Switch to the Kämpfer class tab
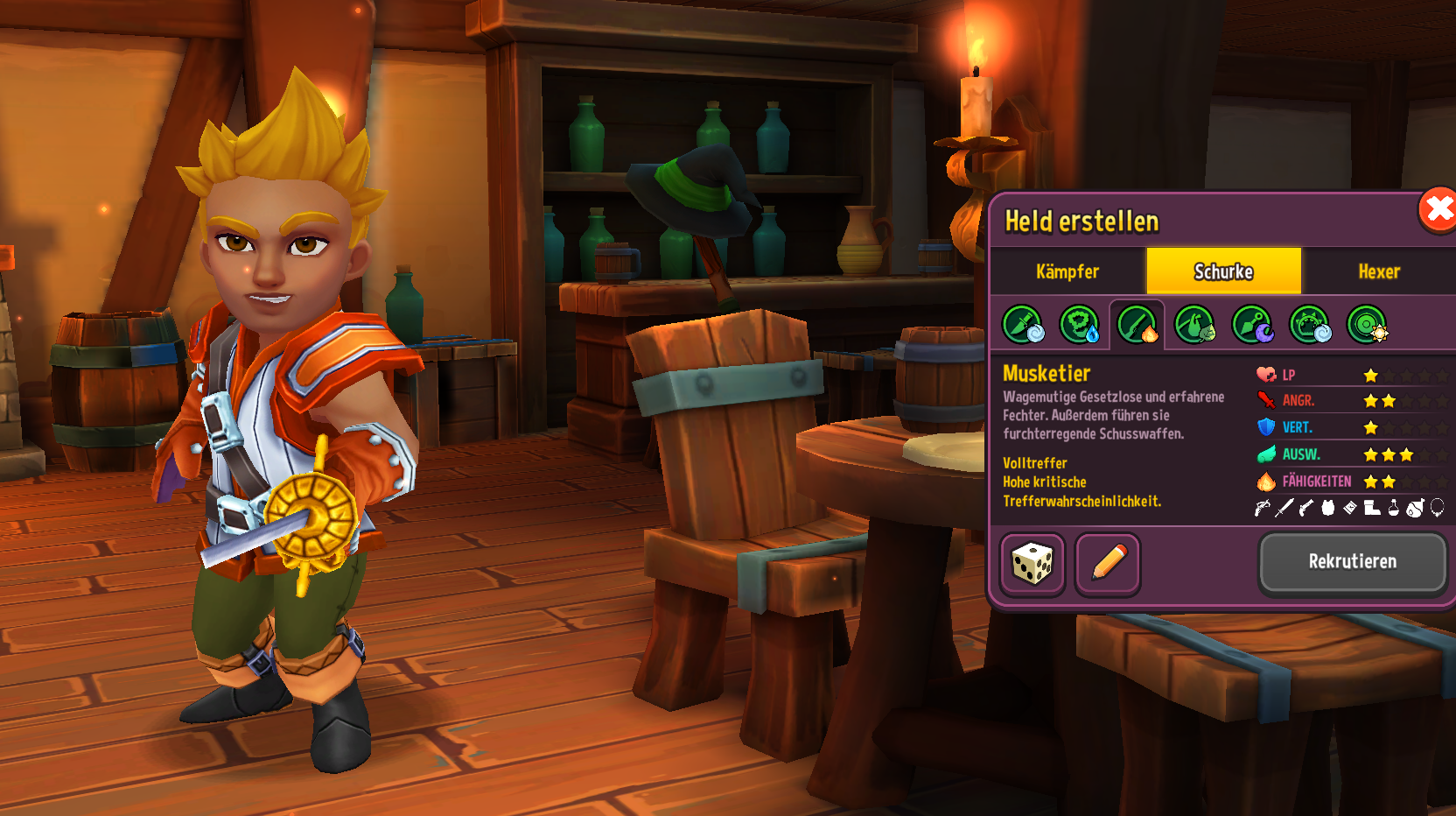Viewport: 1456px width, 816px height. (1067, 271)
